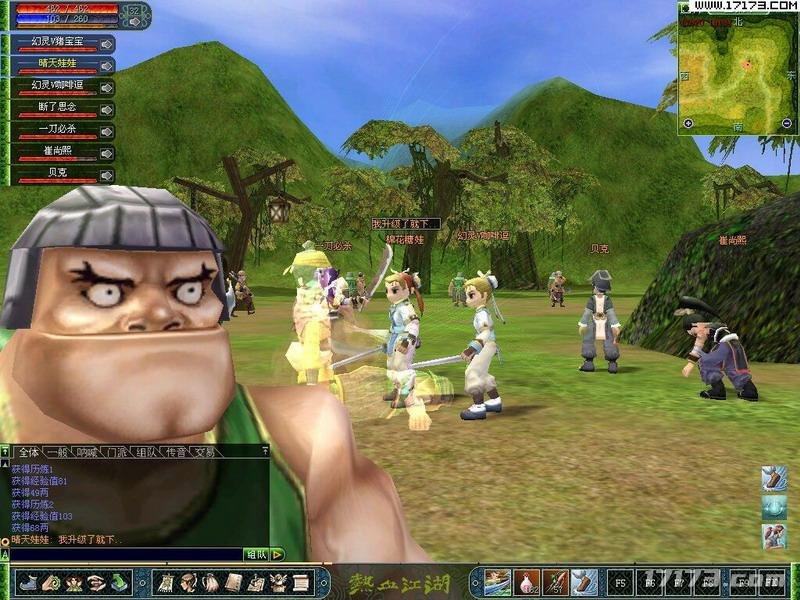Screen dimensions: 800x600
Task: Click the minimap's bottom-right round button
Action: tap(788, 123)
